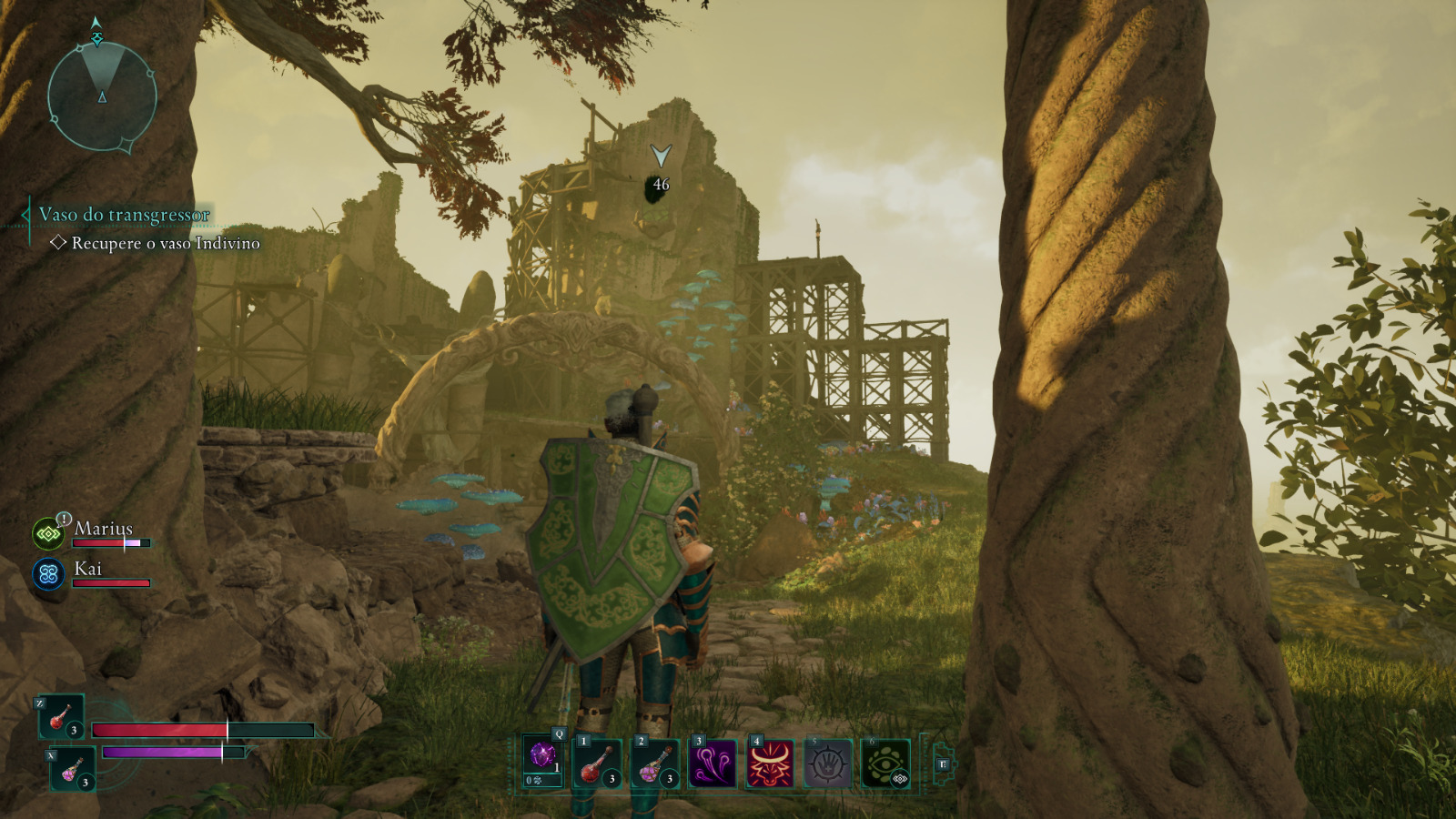Click the greyed-out hand ability icon
This screenshot has width=1456, height=819.
tap(827, 763)
